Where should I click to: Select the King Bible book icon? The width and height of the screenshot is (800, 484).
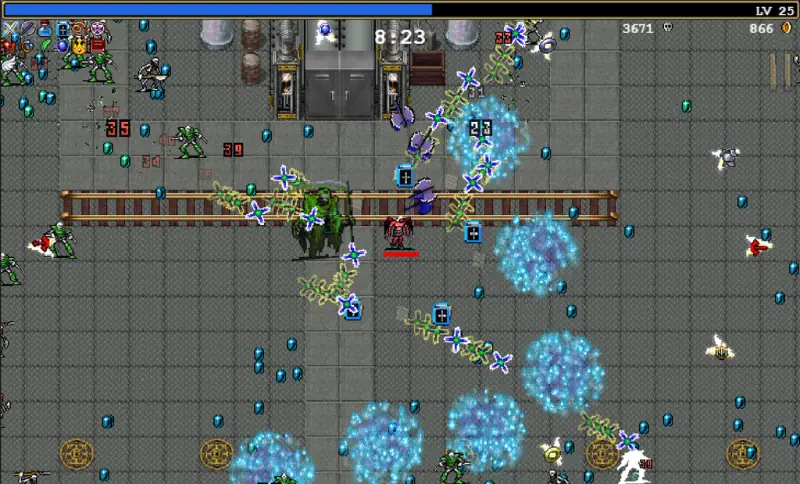pos(63,29)
